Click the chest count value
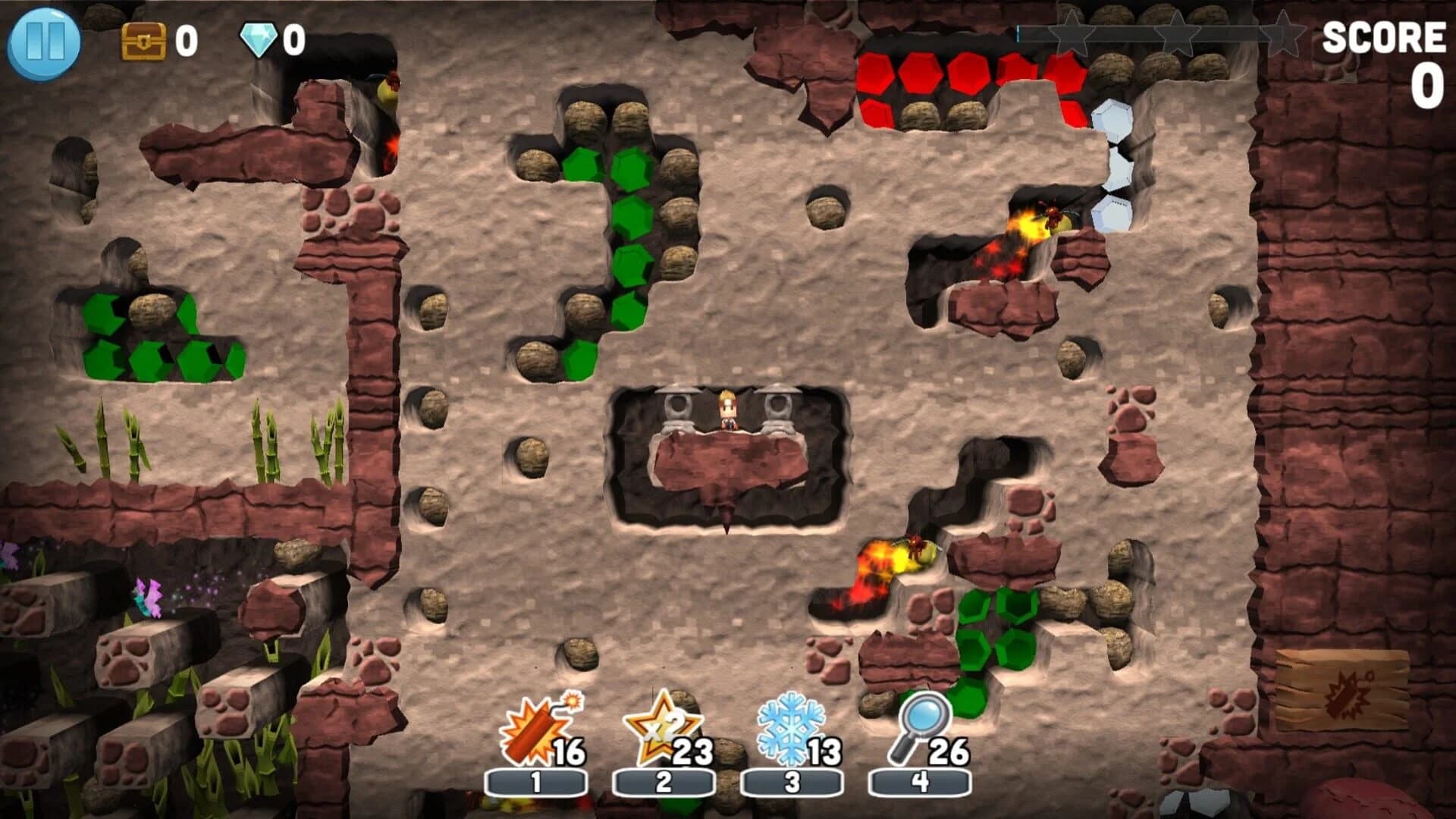 point(187,41)
